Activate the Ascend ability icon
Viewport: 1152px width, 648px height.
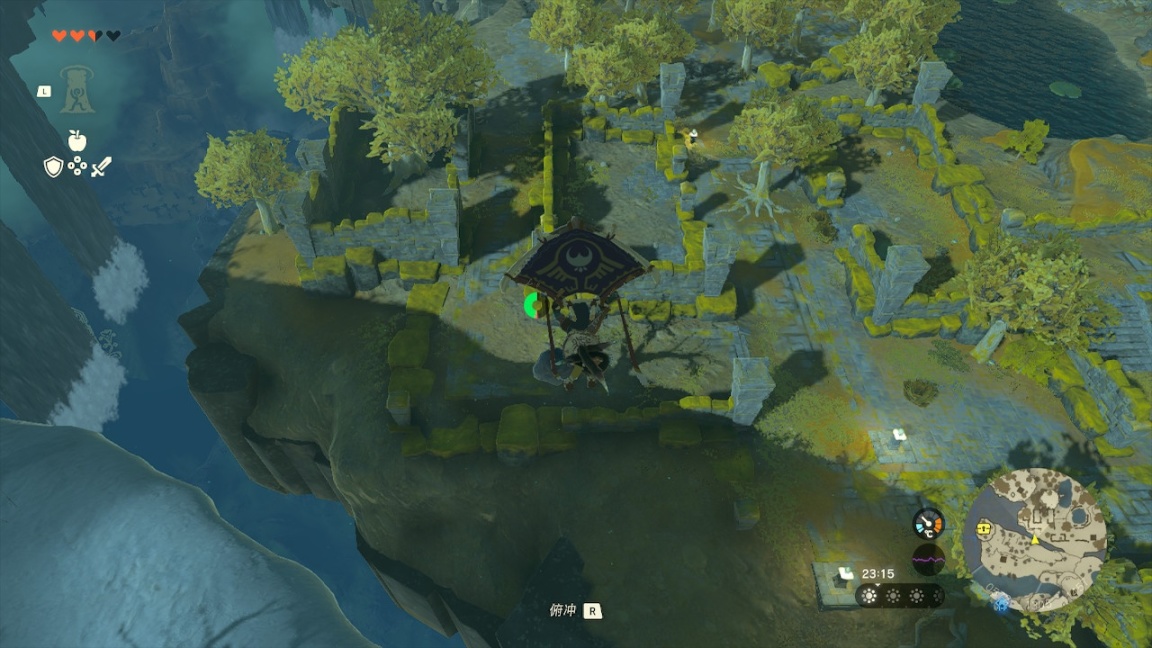point(76,90)
